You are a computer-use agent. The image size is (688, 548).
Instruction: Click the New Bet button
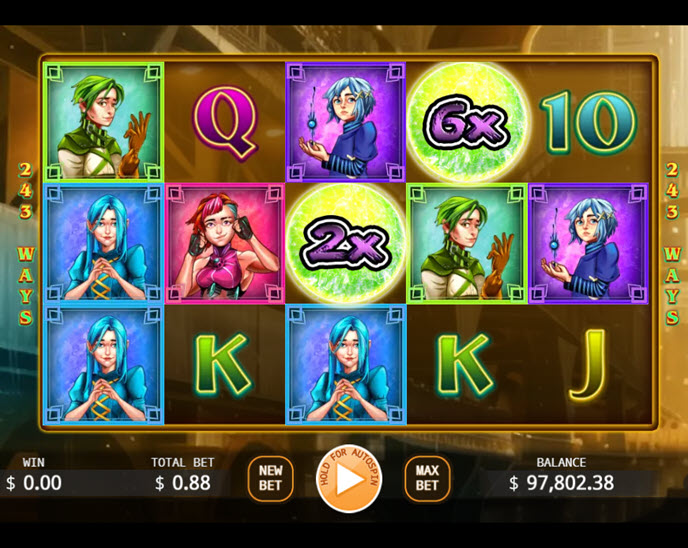tap(270, 478)
